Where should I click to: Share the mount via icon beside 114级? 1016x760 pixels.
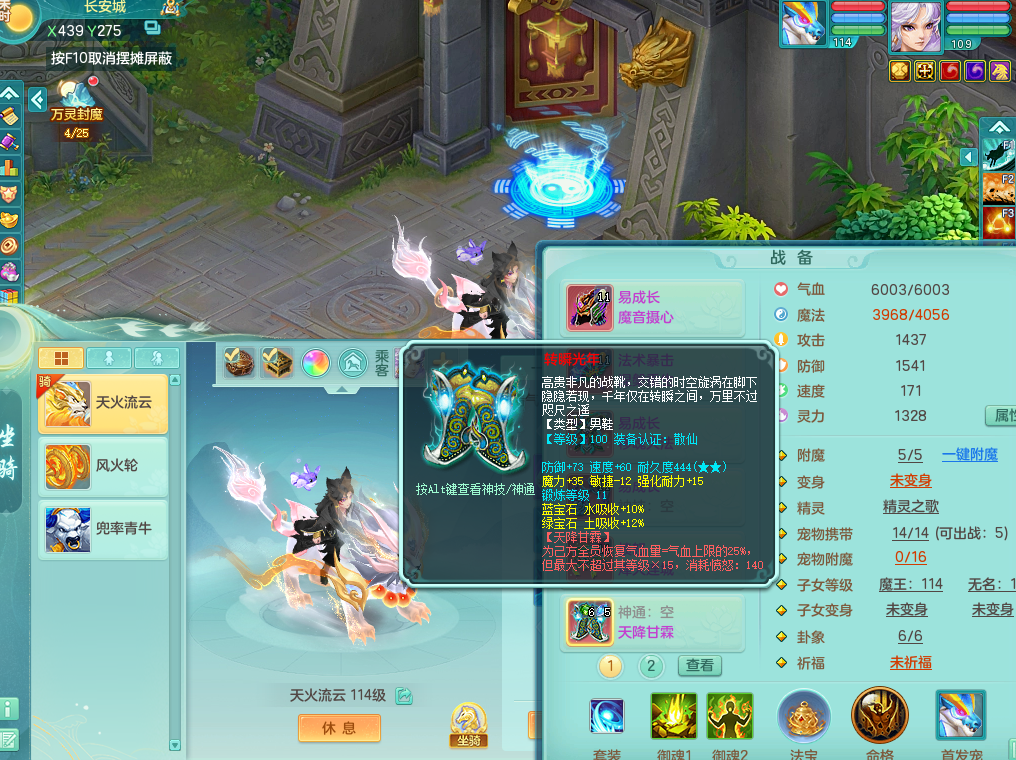click(404, 695)
